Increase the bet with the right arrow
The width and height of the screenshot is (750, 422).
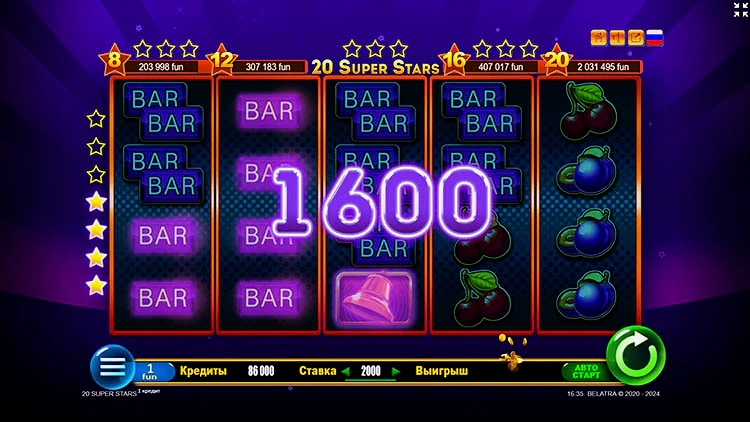396,371
